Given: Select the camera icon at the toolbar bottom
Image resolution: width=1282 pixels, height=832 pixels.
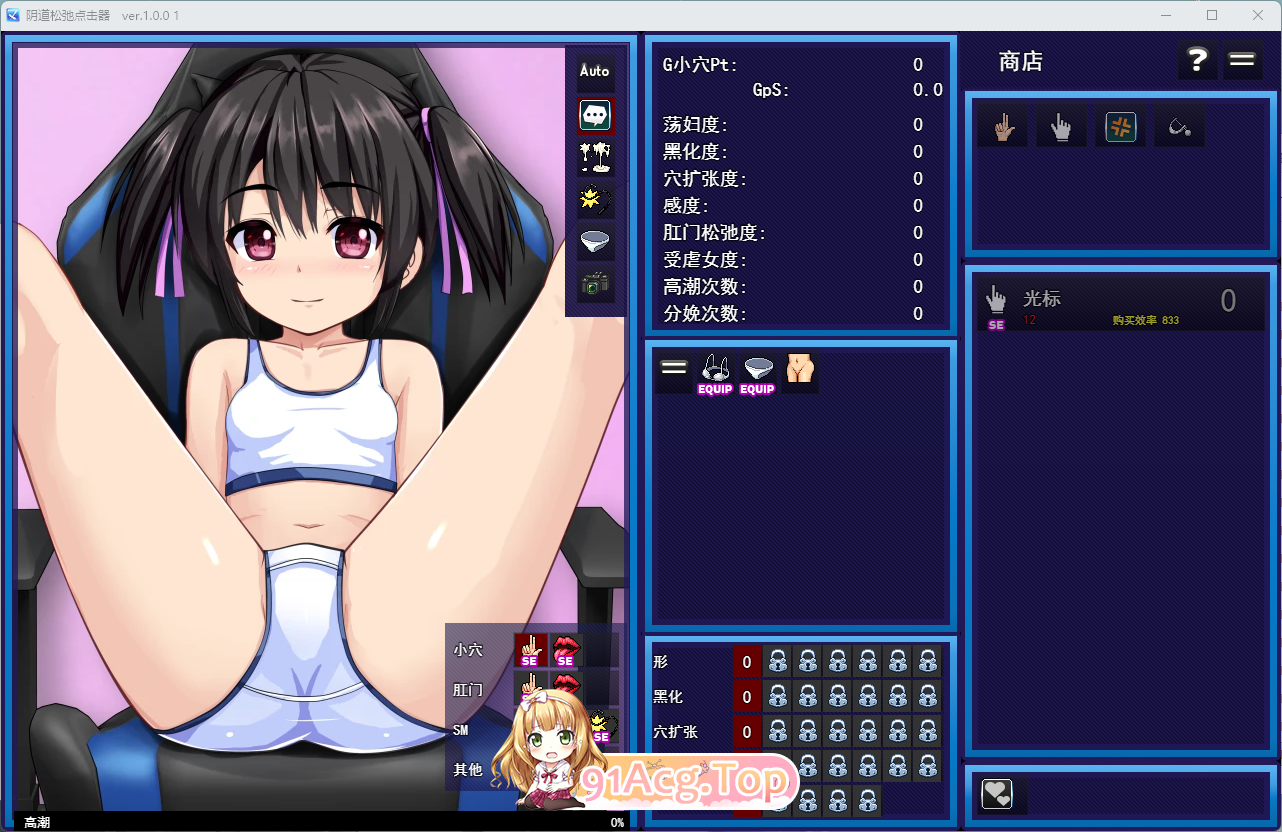Looking at the screenshot, I should coord(595,284).
